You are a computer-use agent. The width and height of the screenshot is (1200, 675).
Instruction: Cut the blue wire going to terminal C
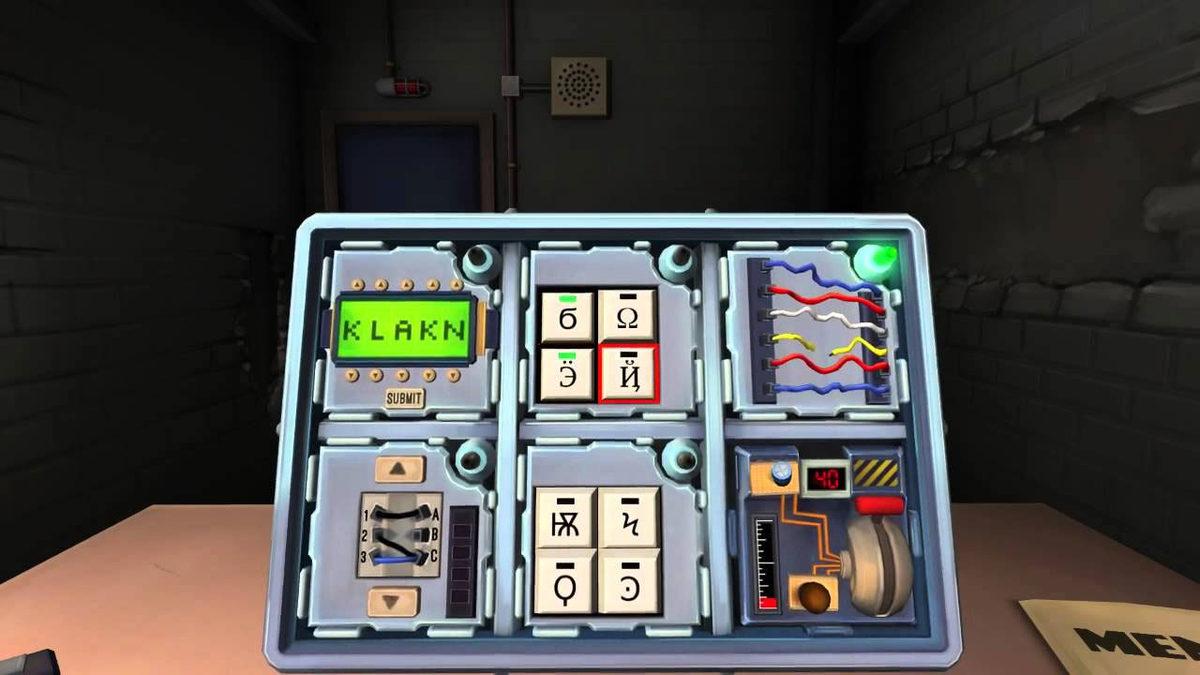[400, 561]
